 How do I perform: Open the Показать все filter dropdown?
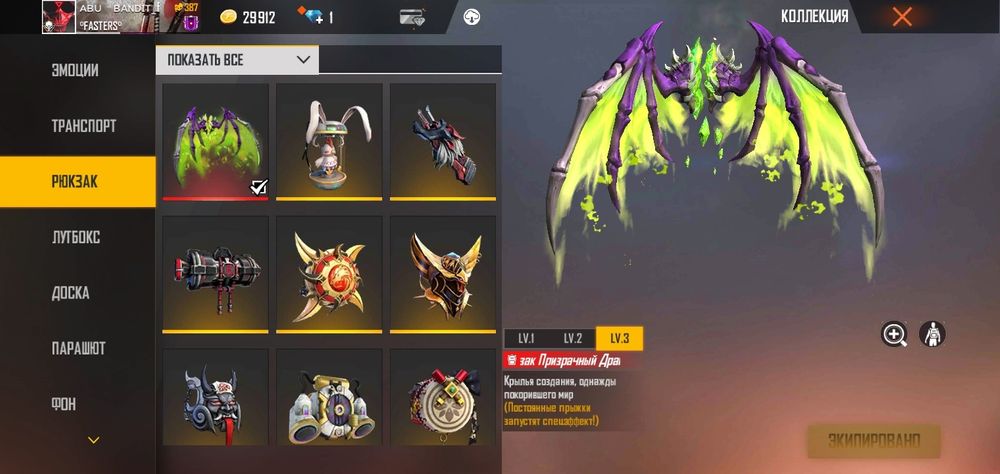click(237, 60)
